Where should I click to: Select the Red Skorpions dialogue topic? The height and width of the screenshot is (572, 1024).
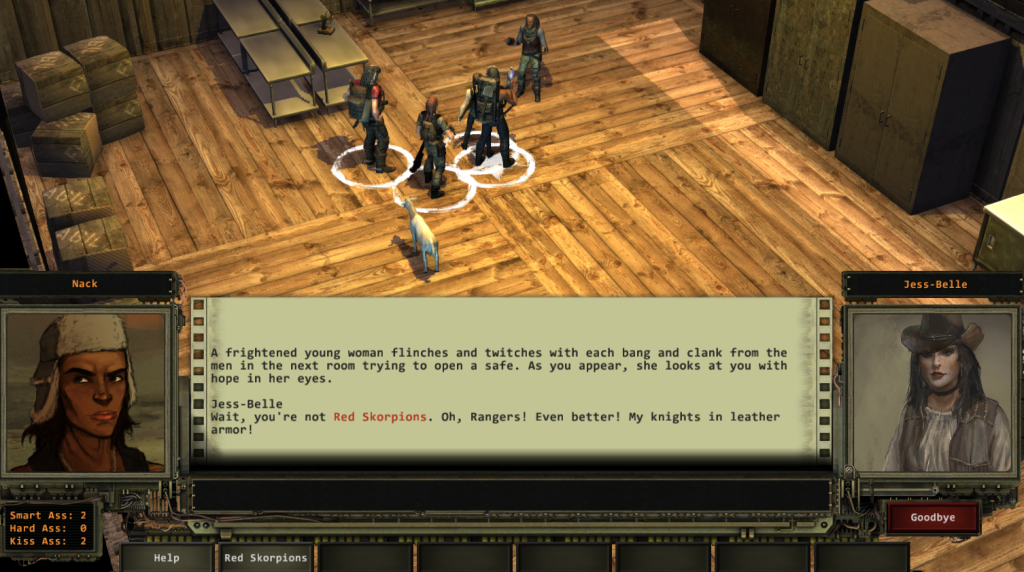pos(265,557)
